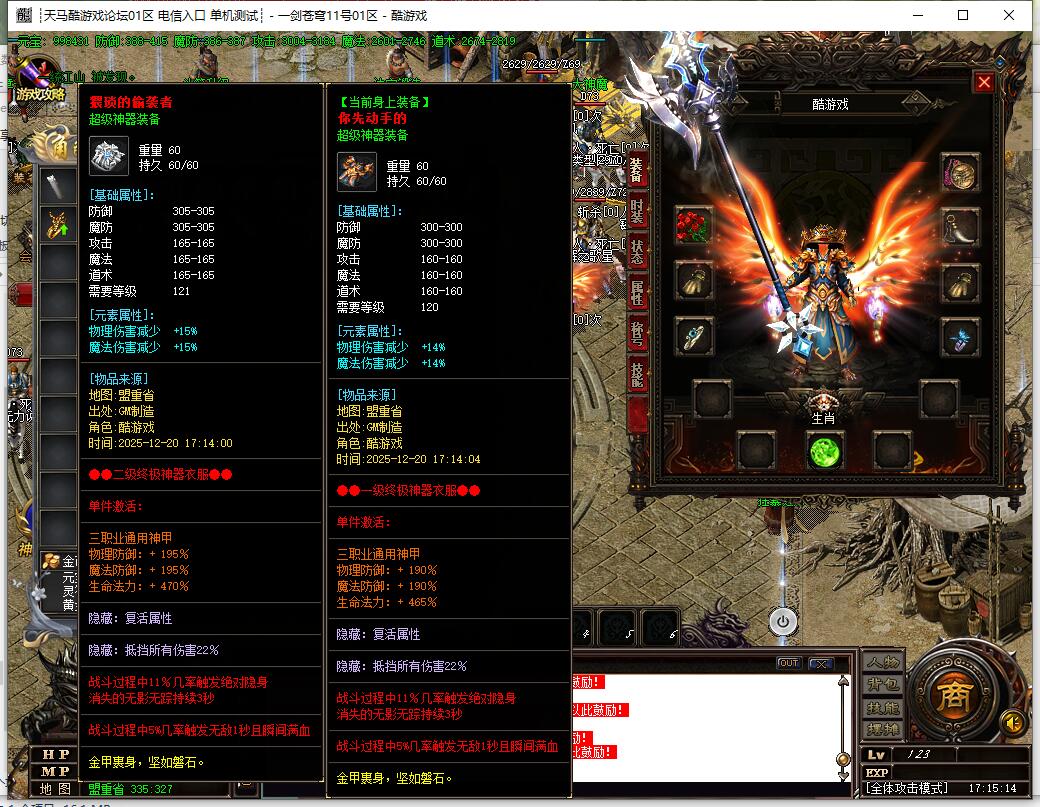Open the 状态 status tab

[x=637, y=253]
